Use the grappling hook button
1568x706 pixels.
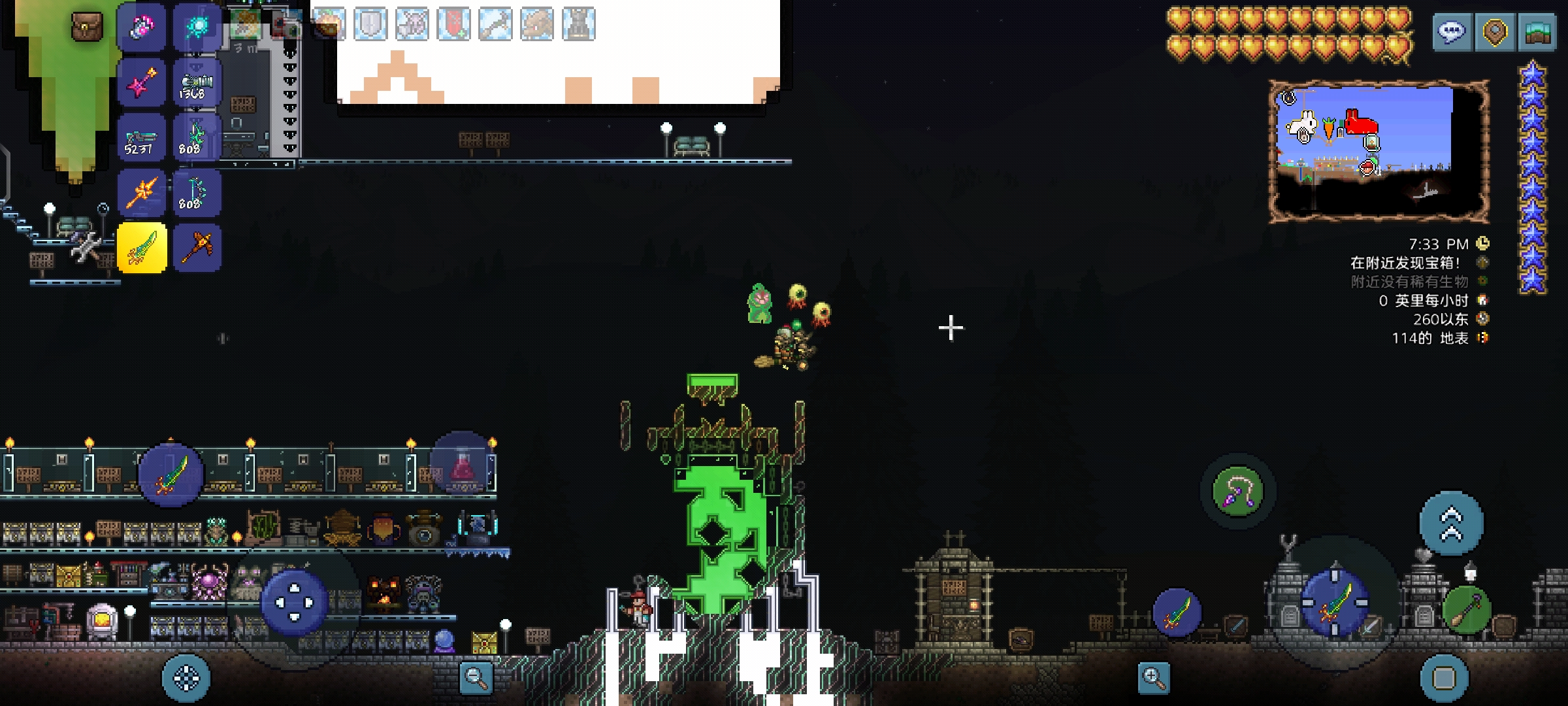coord(1237,492)
